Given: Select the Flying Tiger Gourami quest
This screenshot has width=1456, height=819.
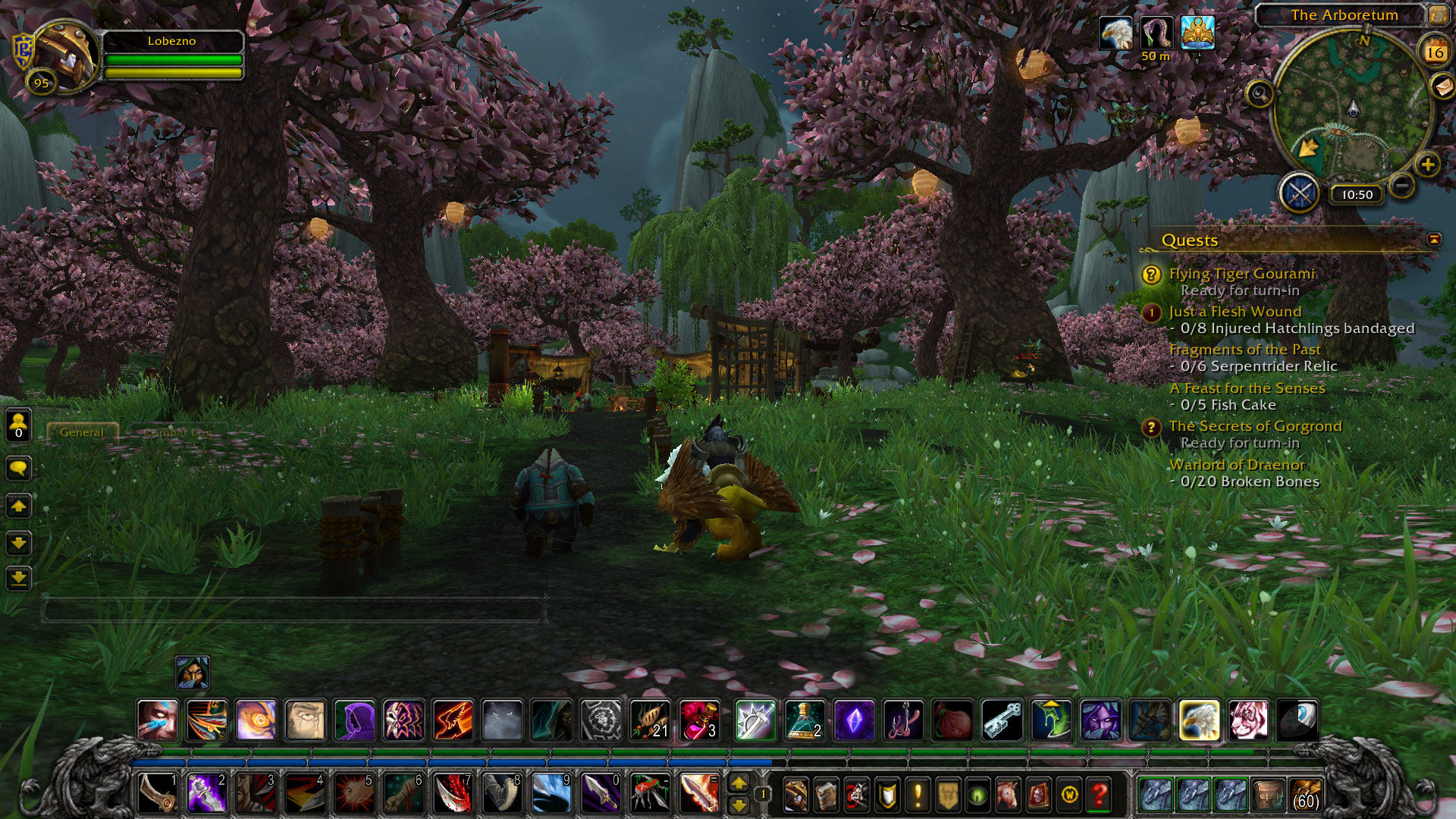Looking at the screenshot, I should [x=1241, y=274].
